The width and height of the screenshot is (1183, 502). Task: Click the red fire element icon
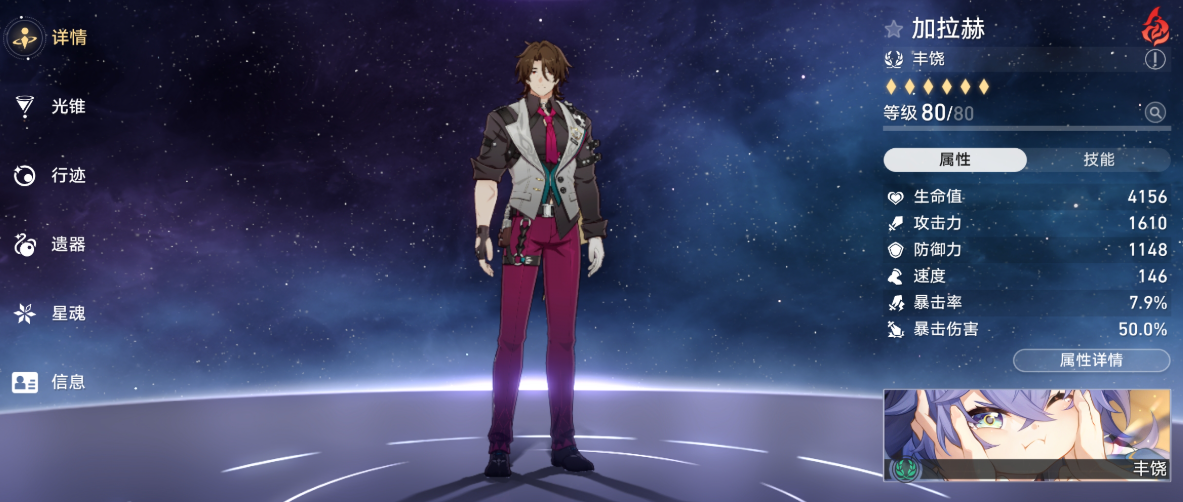1155,25
